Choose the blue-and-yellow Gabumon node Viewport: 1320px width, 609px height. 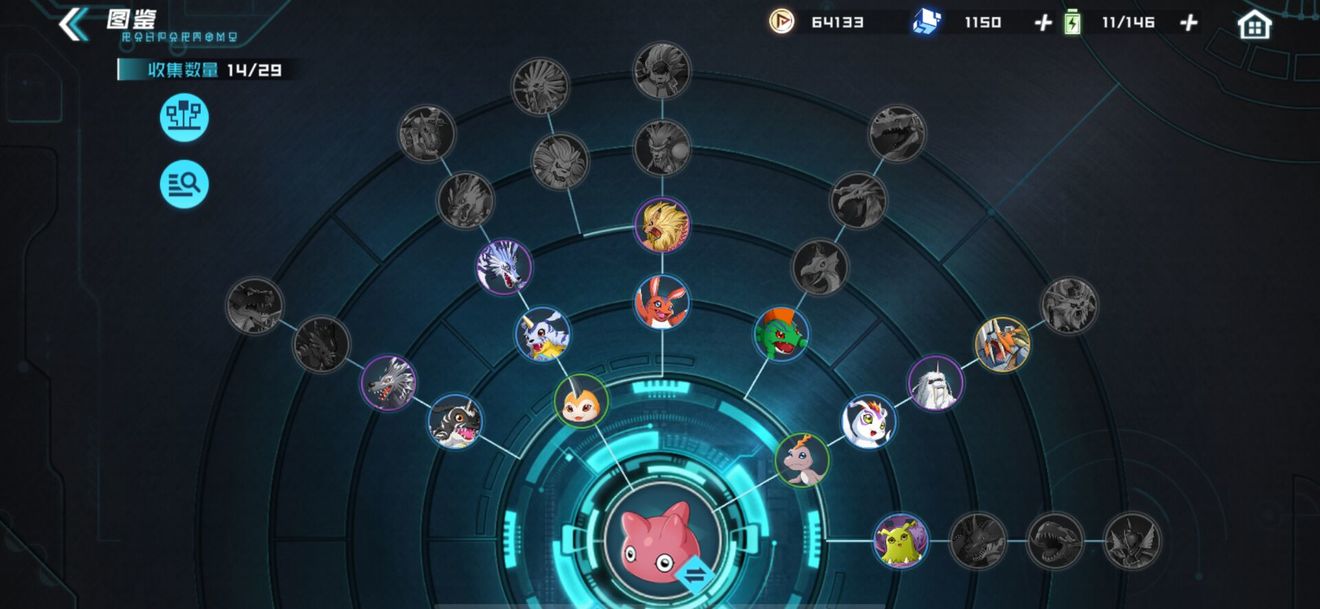[543, 335]
